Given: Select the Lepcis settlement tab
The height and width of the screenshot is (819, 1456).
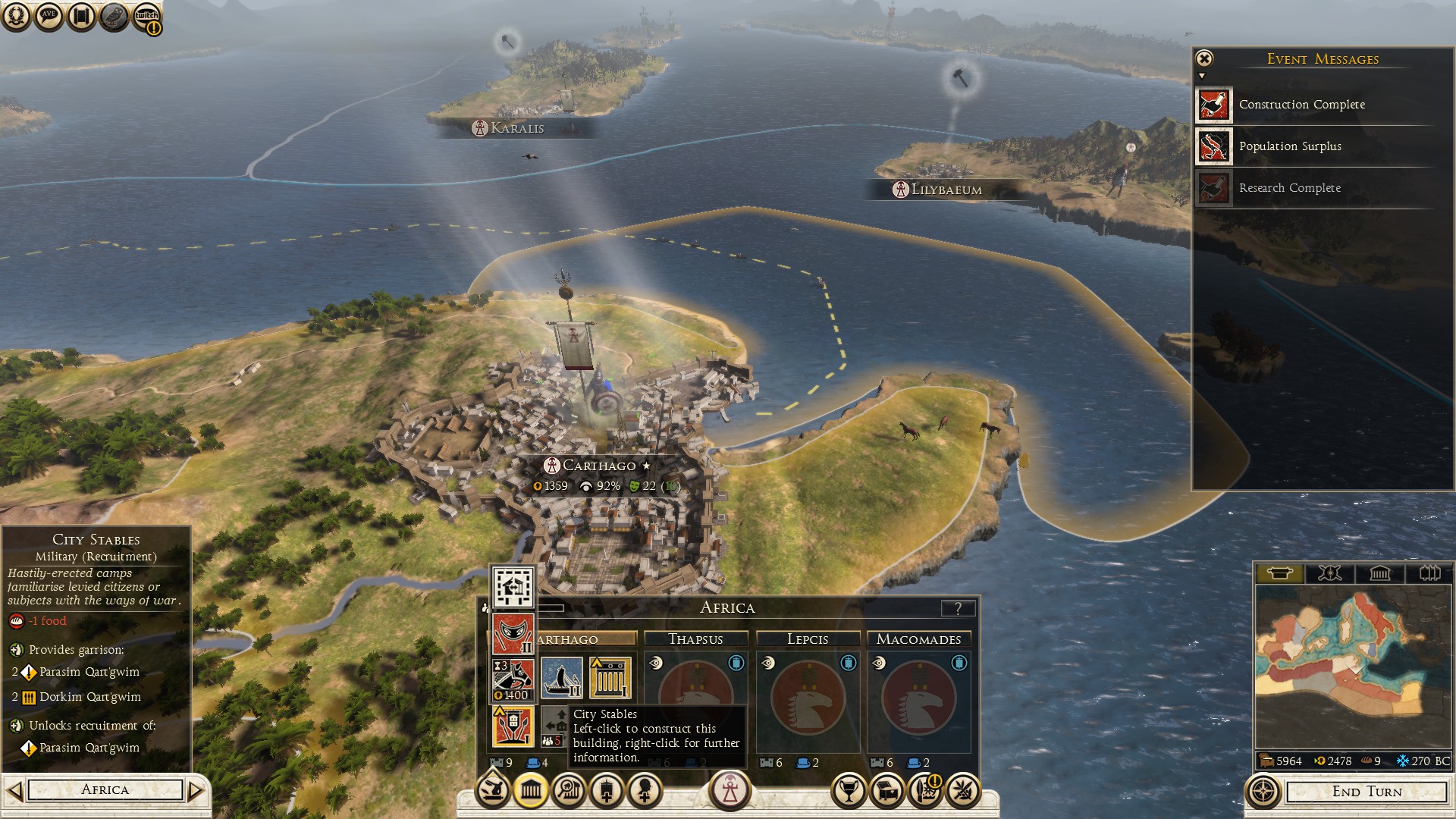Looking at the screenshot, I should click(808, 639).
